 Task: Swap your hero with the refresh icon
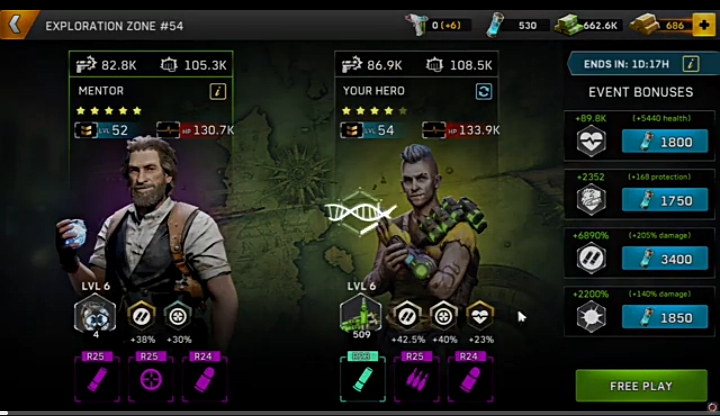[484, 91]
